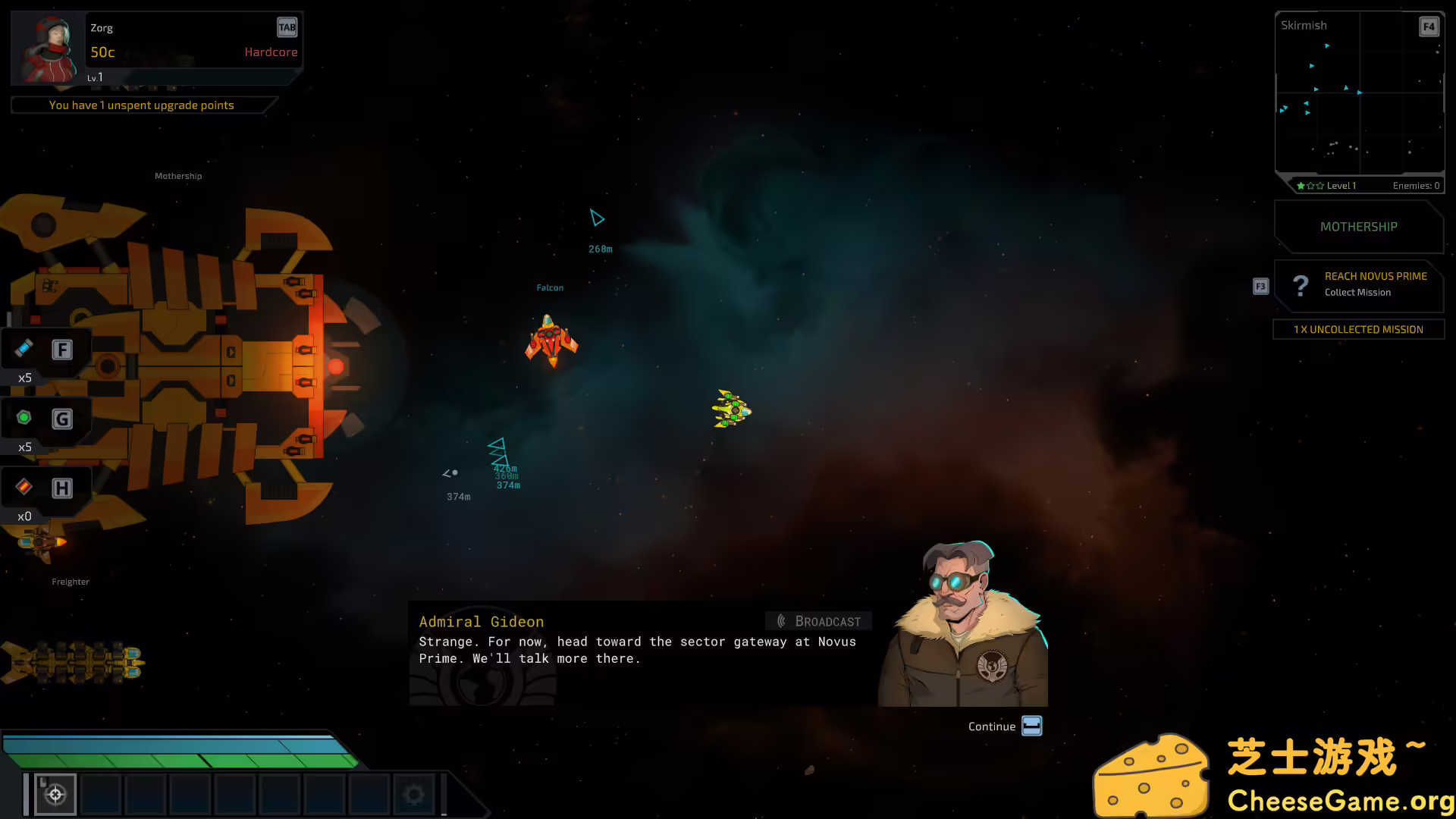Select the blue consumable bound to F

(25, 350)
